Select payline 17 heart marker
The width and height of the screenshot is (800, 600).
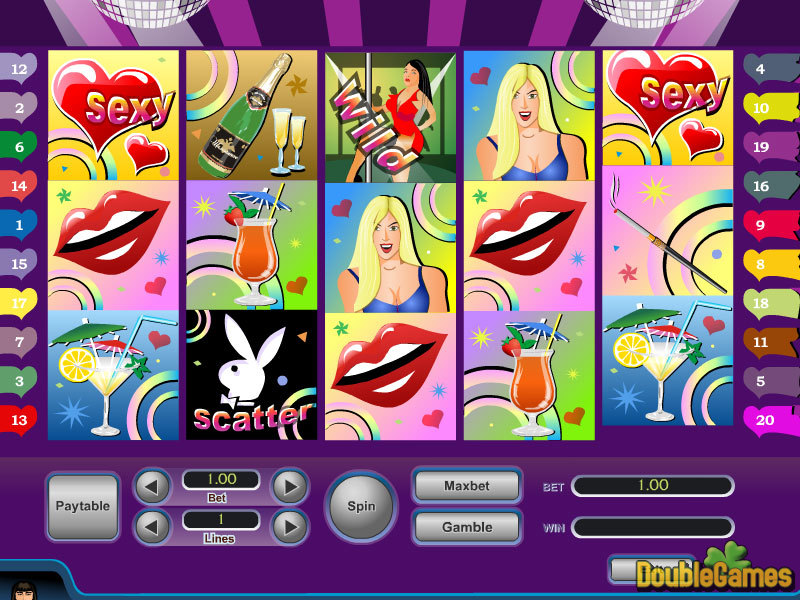click(x=19, y=303)
